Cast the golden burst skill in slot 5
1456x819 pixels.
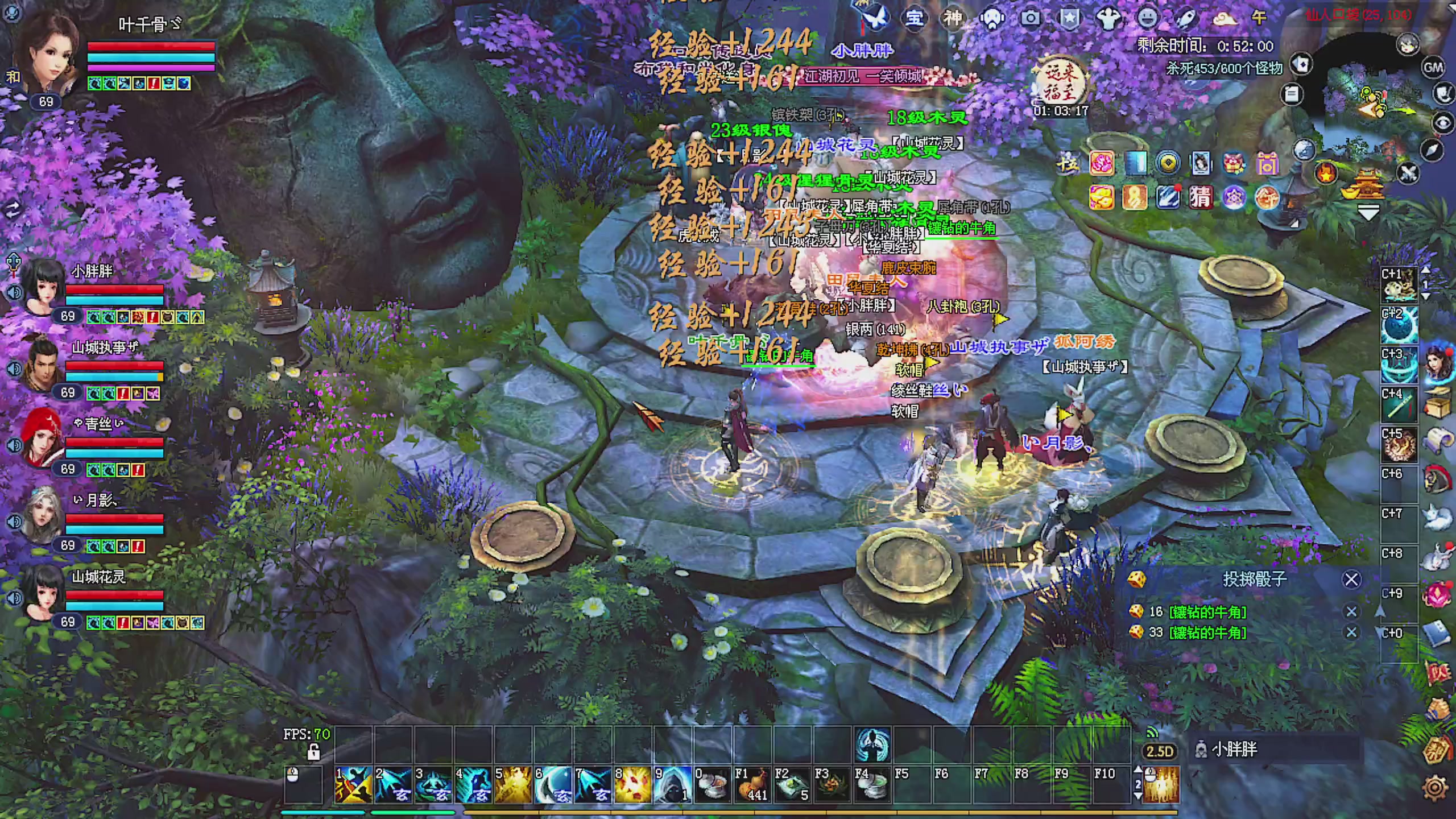513,784
